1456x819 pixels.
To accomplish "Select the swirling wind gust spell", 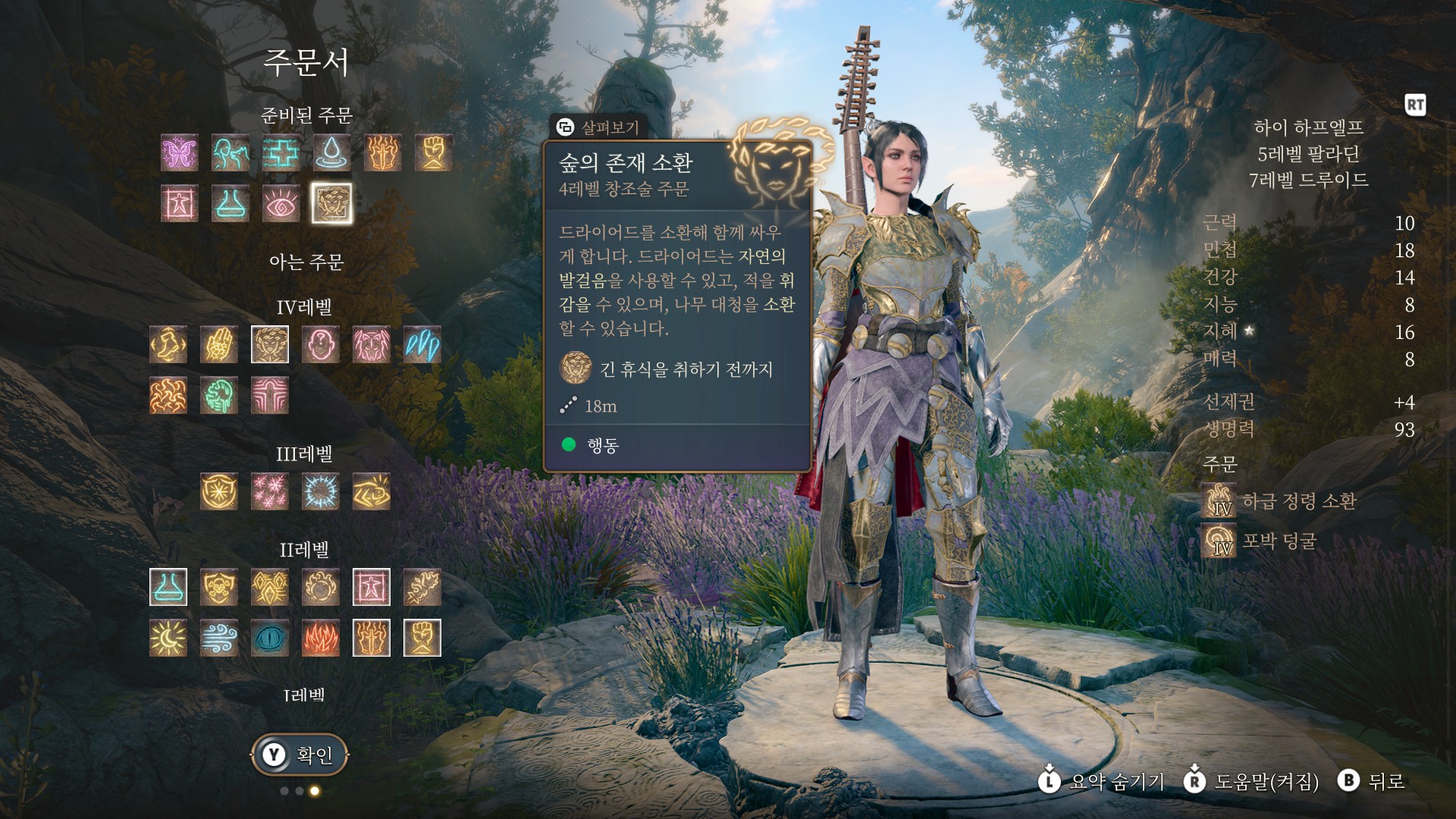I will [219, 638].
